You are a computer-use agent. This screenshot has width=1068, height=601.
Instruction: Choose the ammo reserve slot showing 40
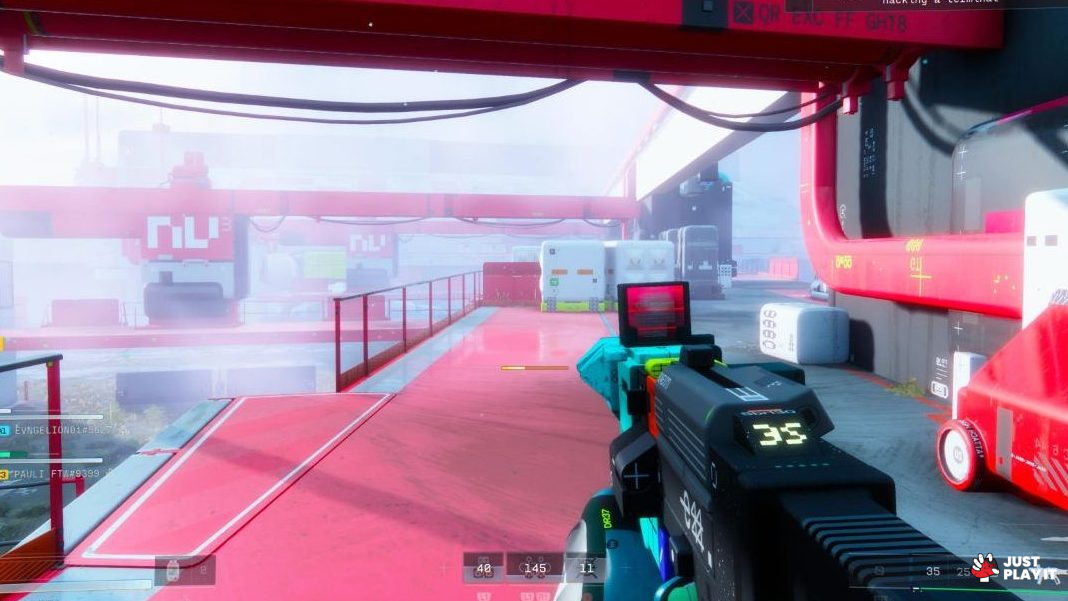point(484,569)
